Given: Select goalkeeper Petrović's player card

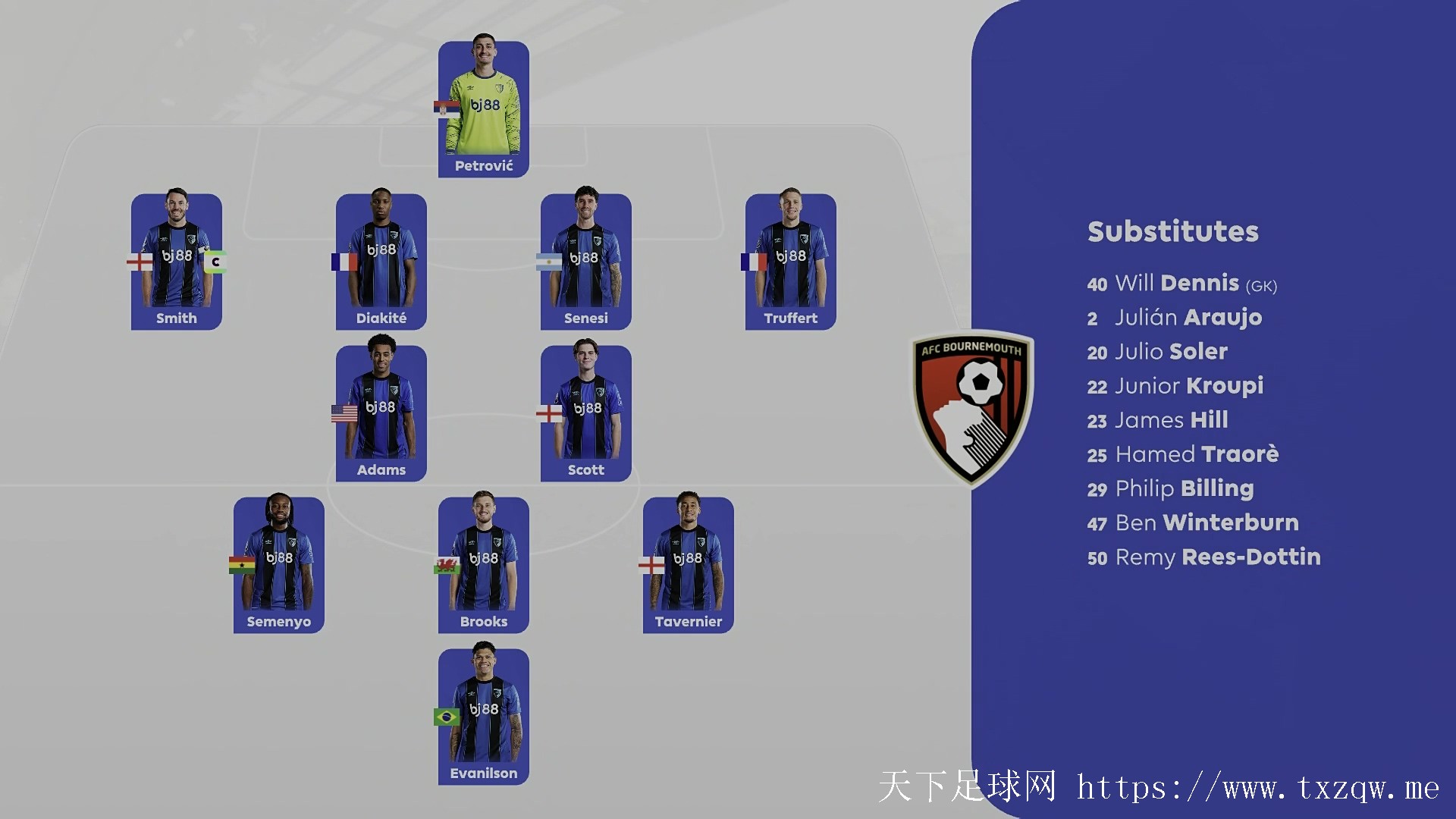Looking at the screenshot, I should (484, 110).
